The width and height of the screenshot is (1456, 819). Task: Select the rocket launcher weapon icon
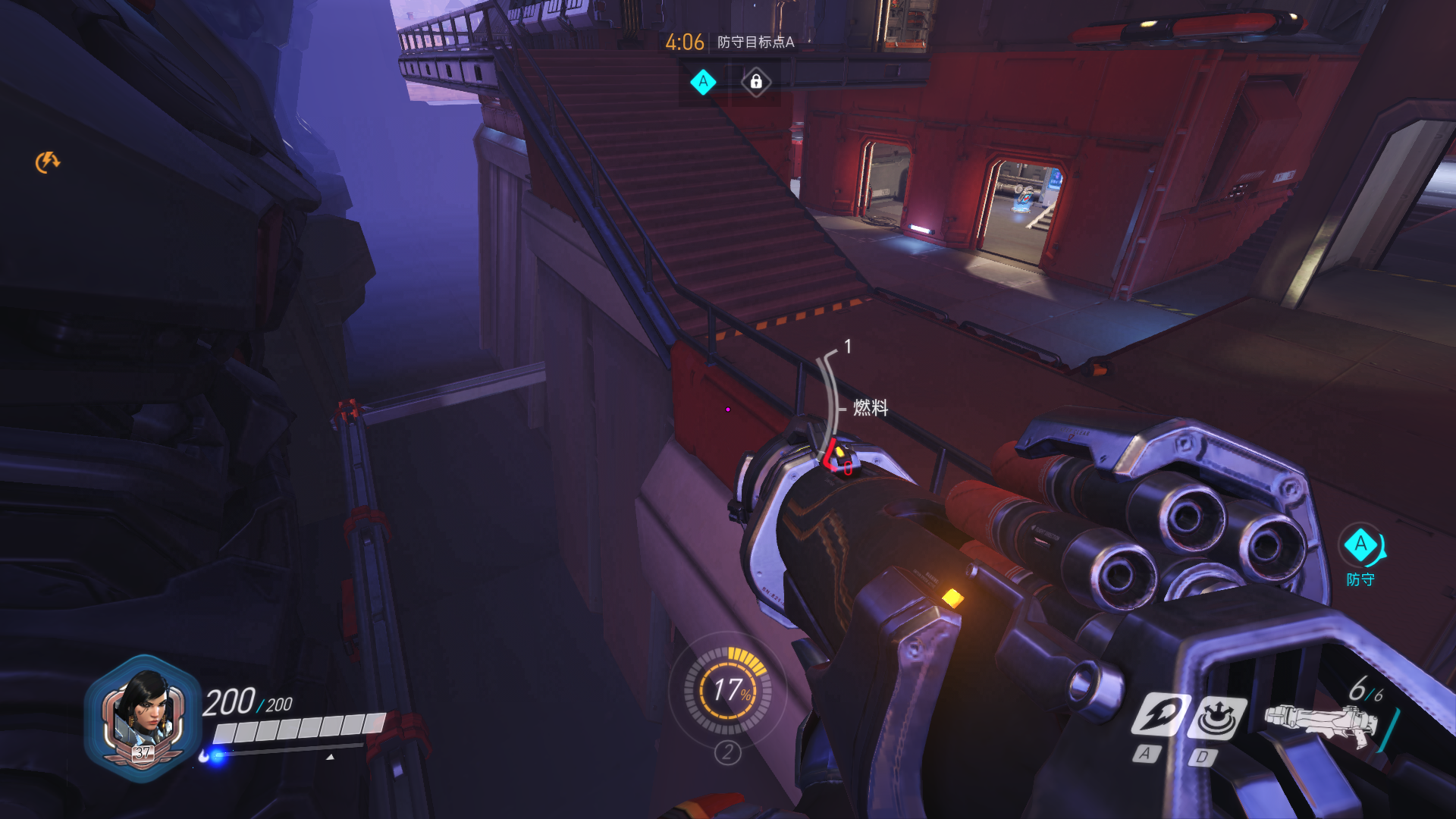1319,722
